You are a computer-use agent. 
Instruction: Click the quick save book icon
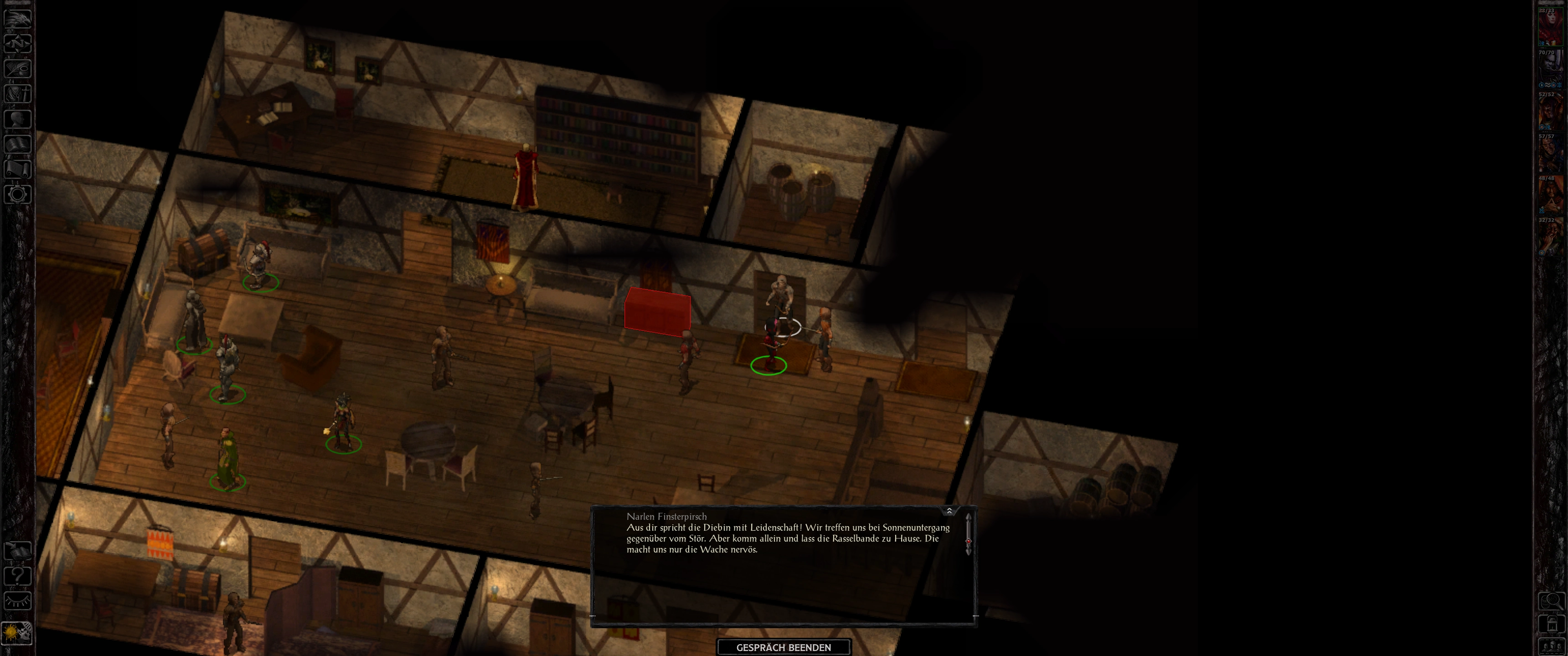click(x=17, y=551)
